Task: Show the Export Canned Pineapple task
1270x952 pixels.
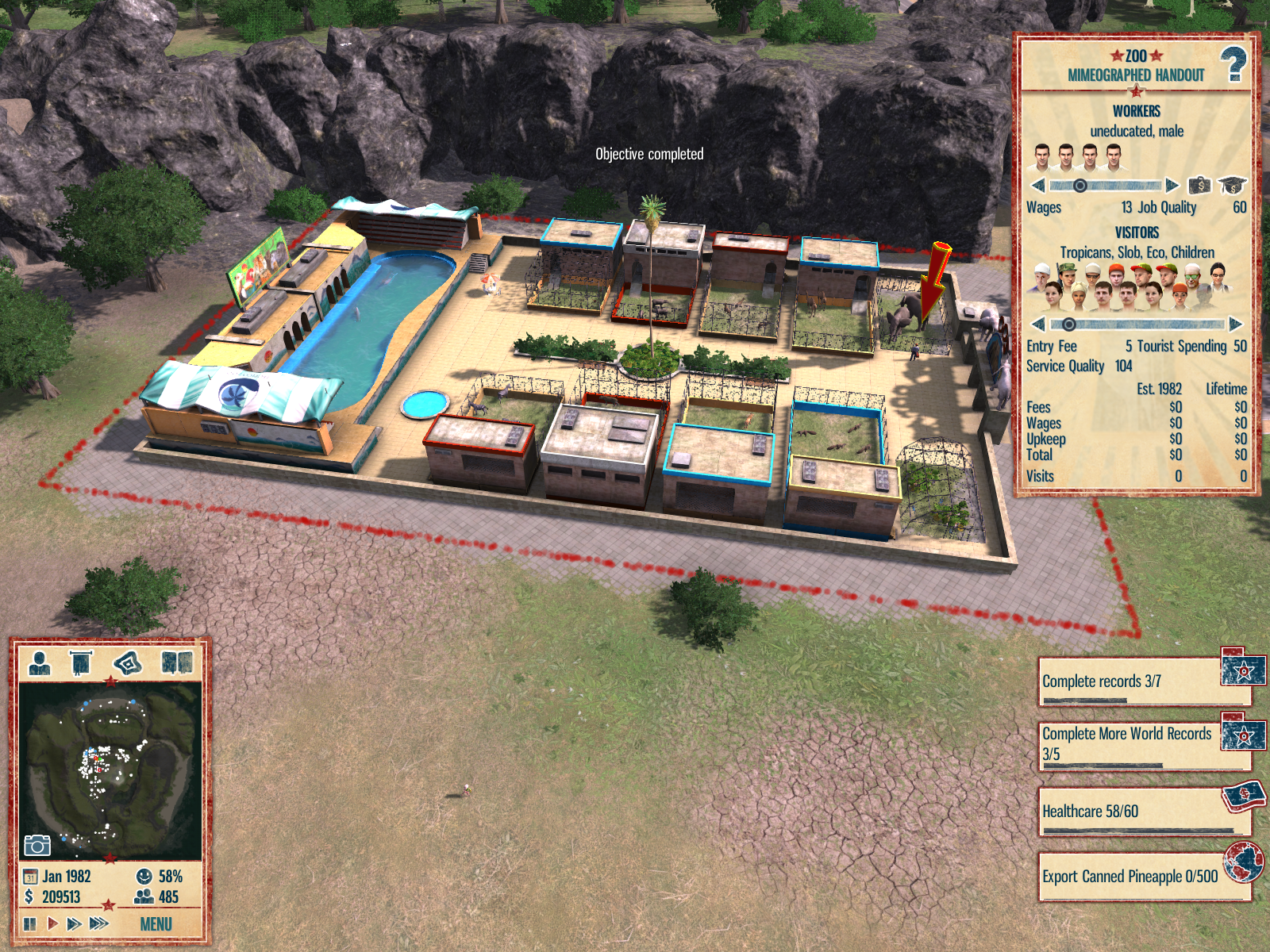Action: (x=1131, y=877)
